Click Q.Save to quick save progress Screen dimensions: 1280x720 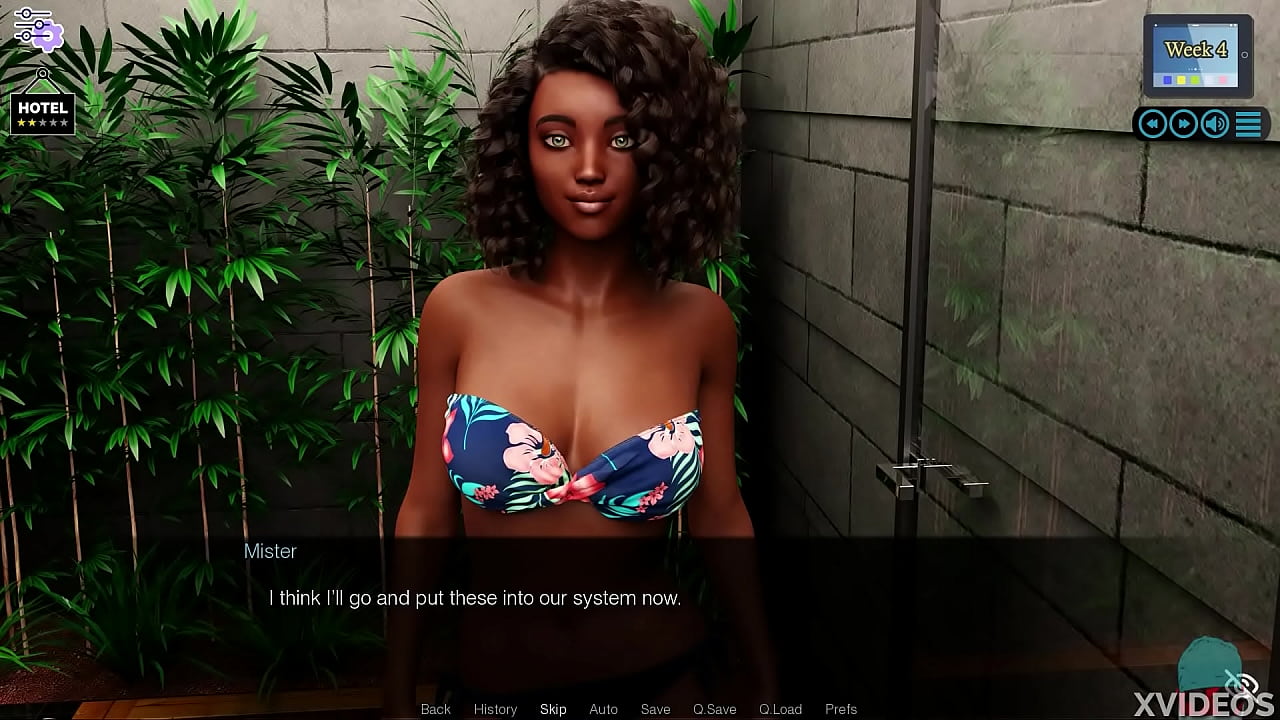[714, 709]
